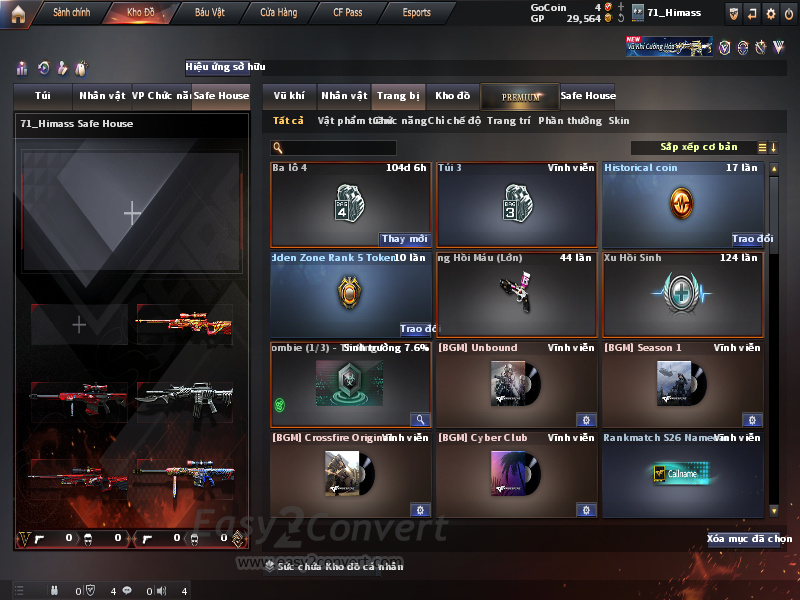Open the settings gear icon
800x600 pixels.
[770, 13]
